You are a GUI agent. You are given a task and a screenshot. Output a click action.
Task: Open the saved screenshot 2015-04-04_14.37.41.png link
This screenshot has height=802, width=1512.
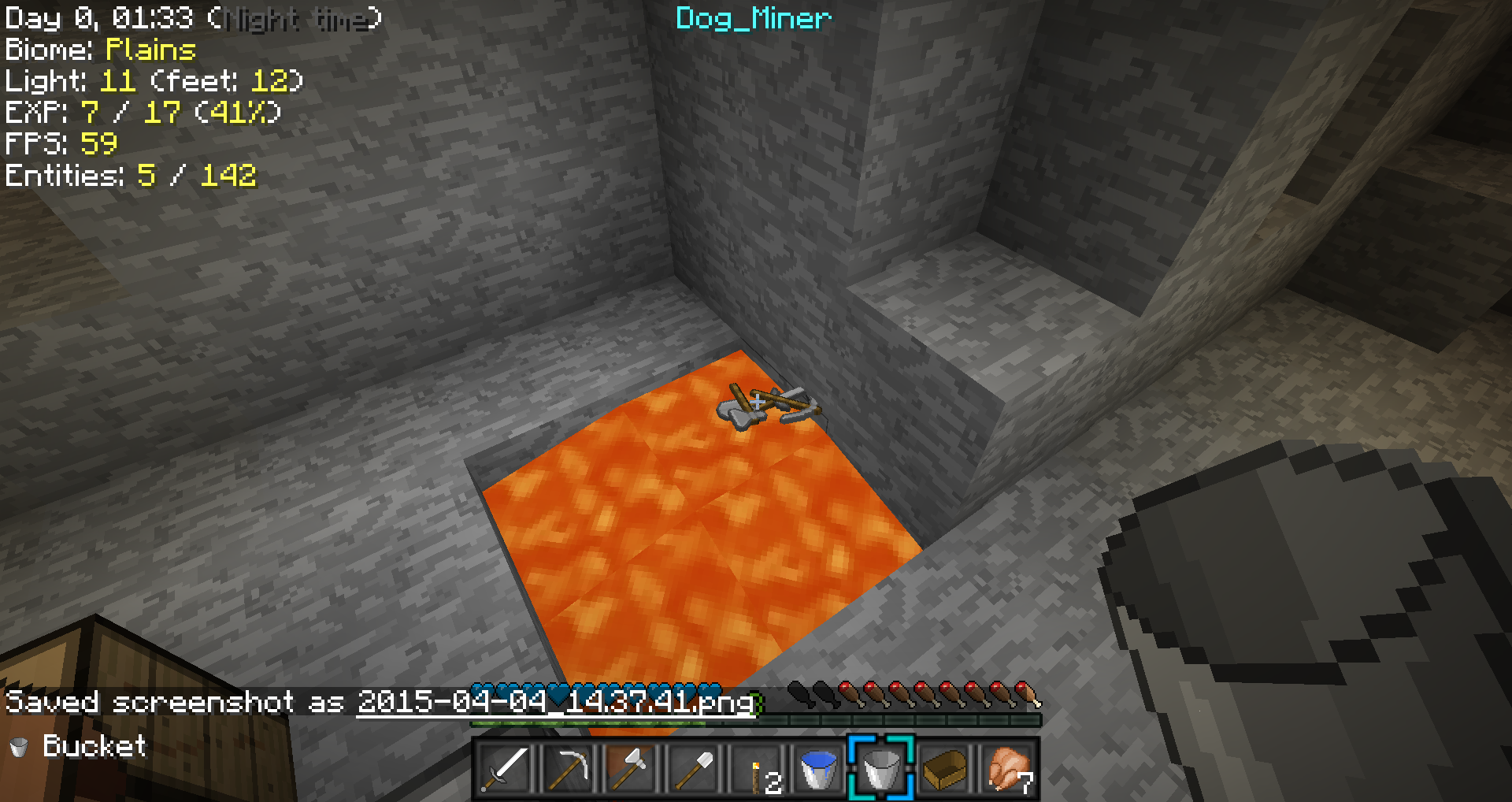555,702
